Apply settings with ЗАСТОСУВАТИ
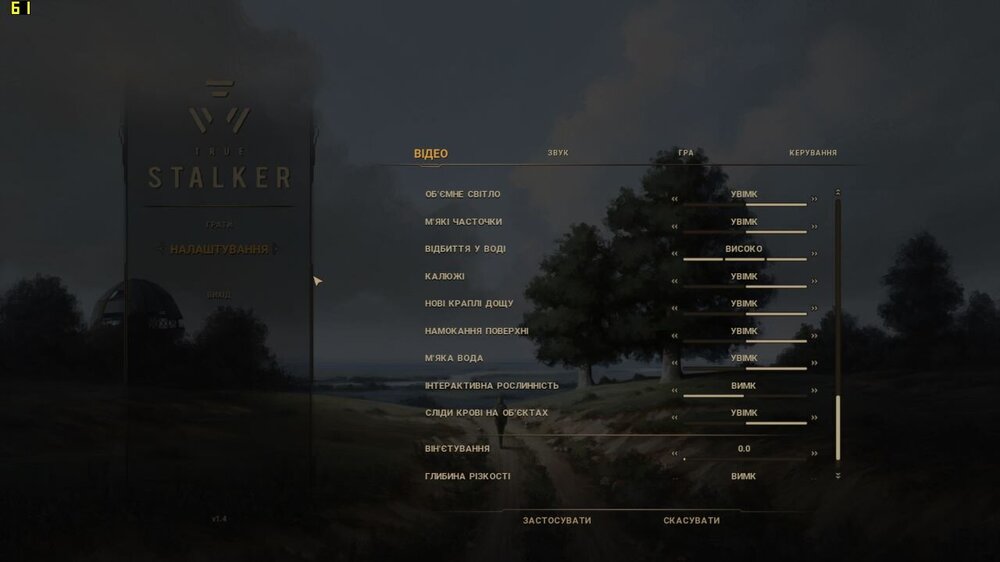This screenshot has width=1000, height=562. tap(557, 520)
